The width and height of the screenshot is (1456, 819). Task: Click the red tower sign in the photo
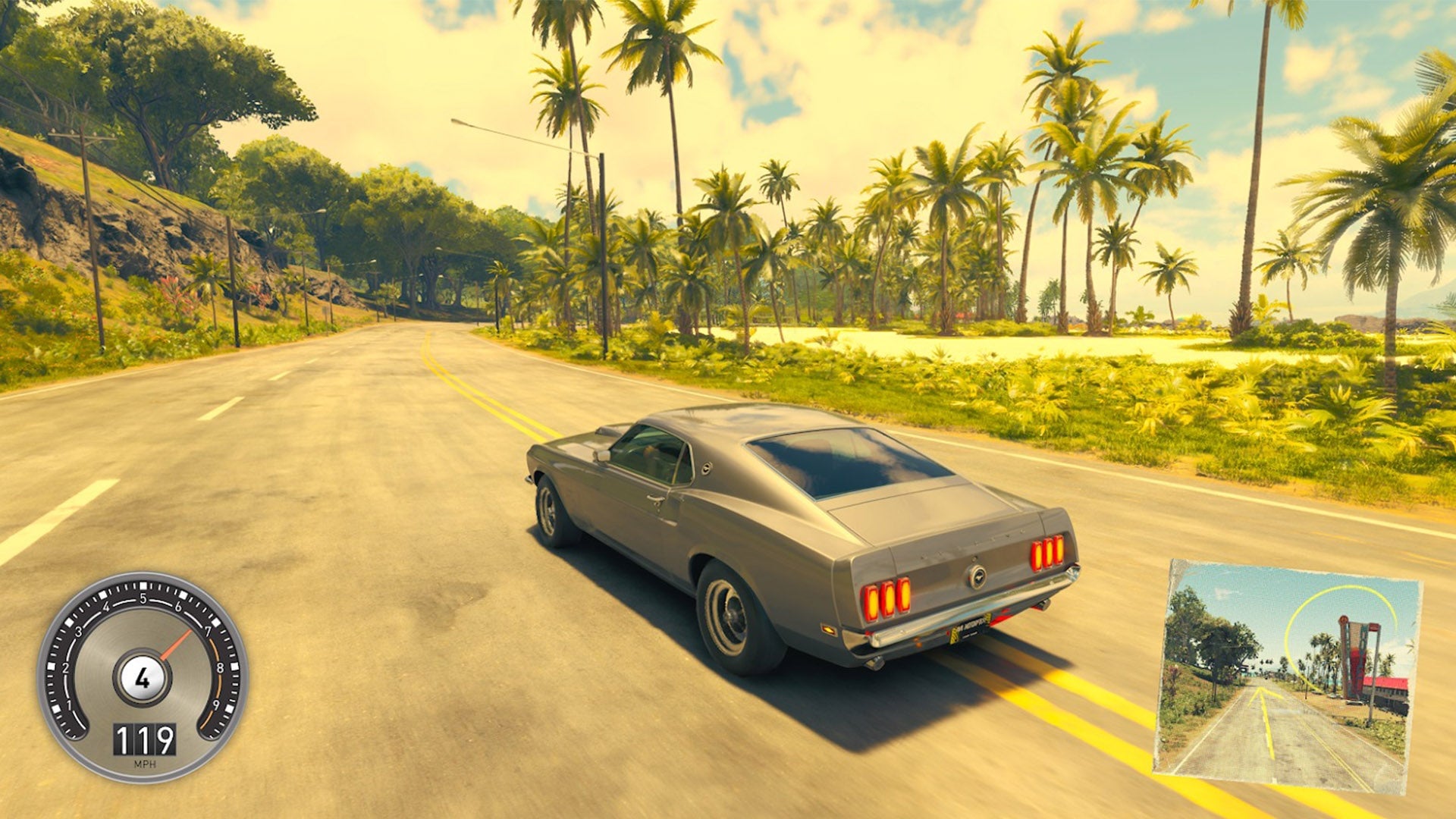pos(1354,656)
